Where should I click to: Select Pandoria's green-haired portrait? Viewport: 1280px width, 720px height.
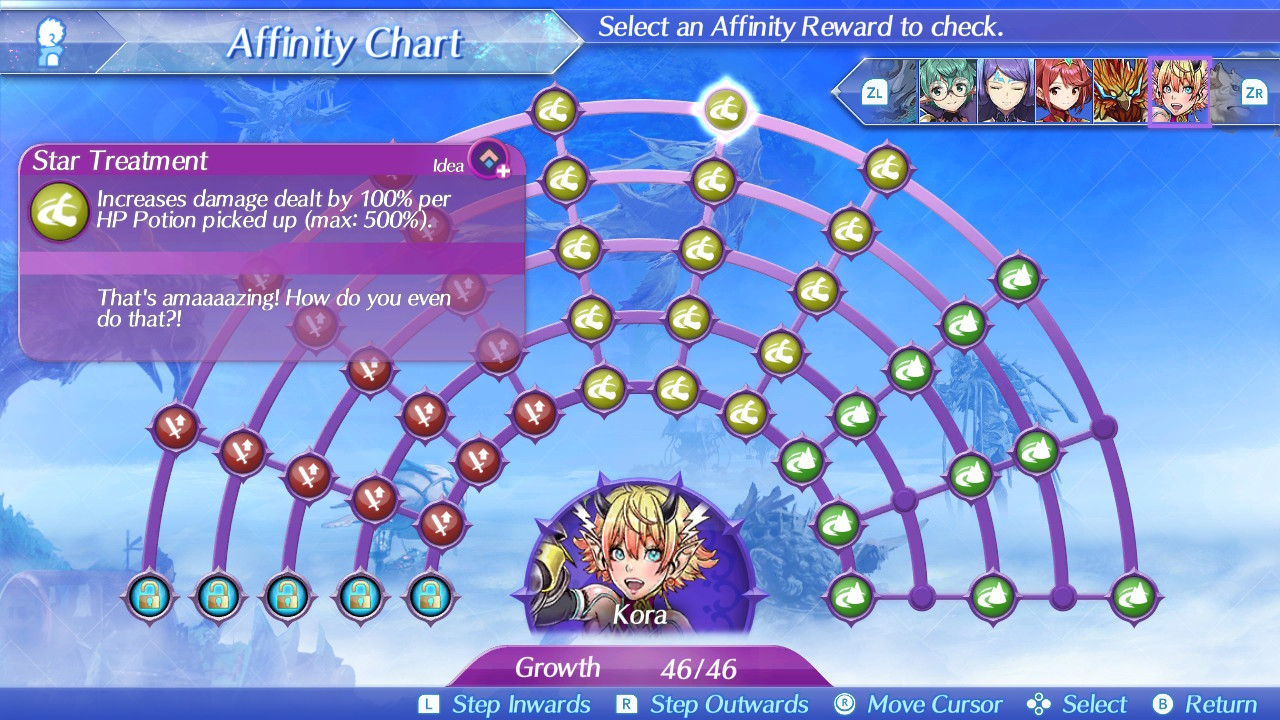(x=945, y=91)
